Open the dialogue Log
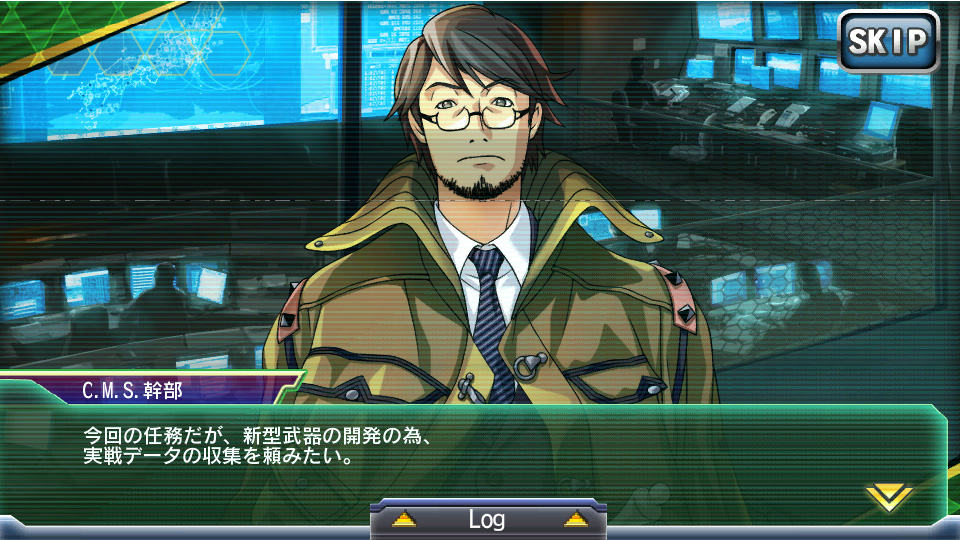Viewport: 960px width, 540px height. click(487, 520)
